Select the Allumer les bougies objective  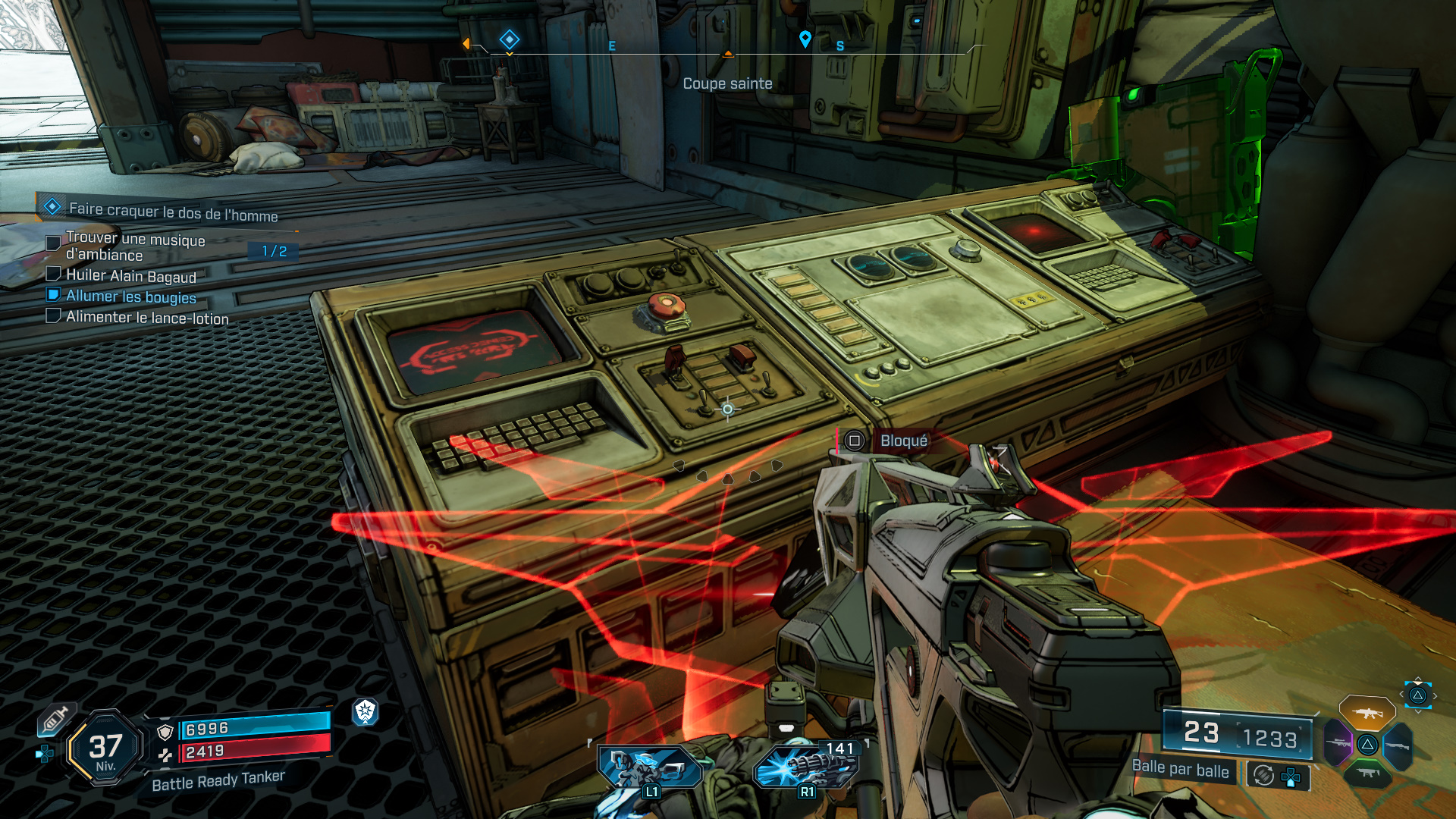click(x=130, y=297)
